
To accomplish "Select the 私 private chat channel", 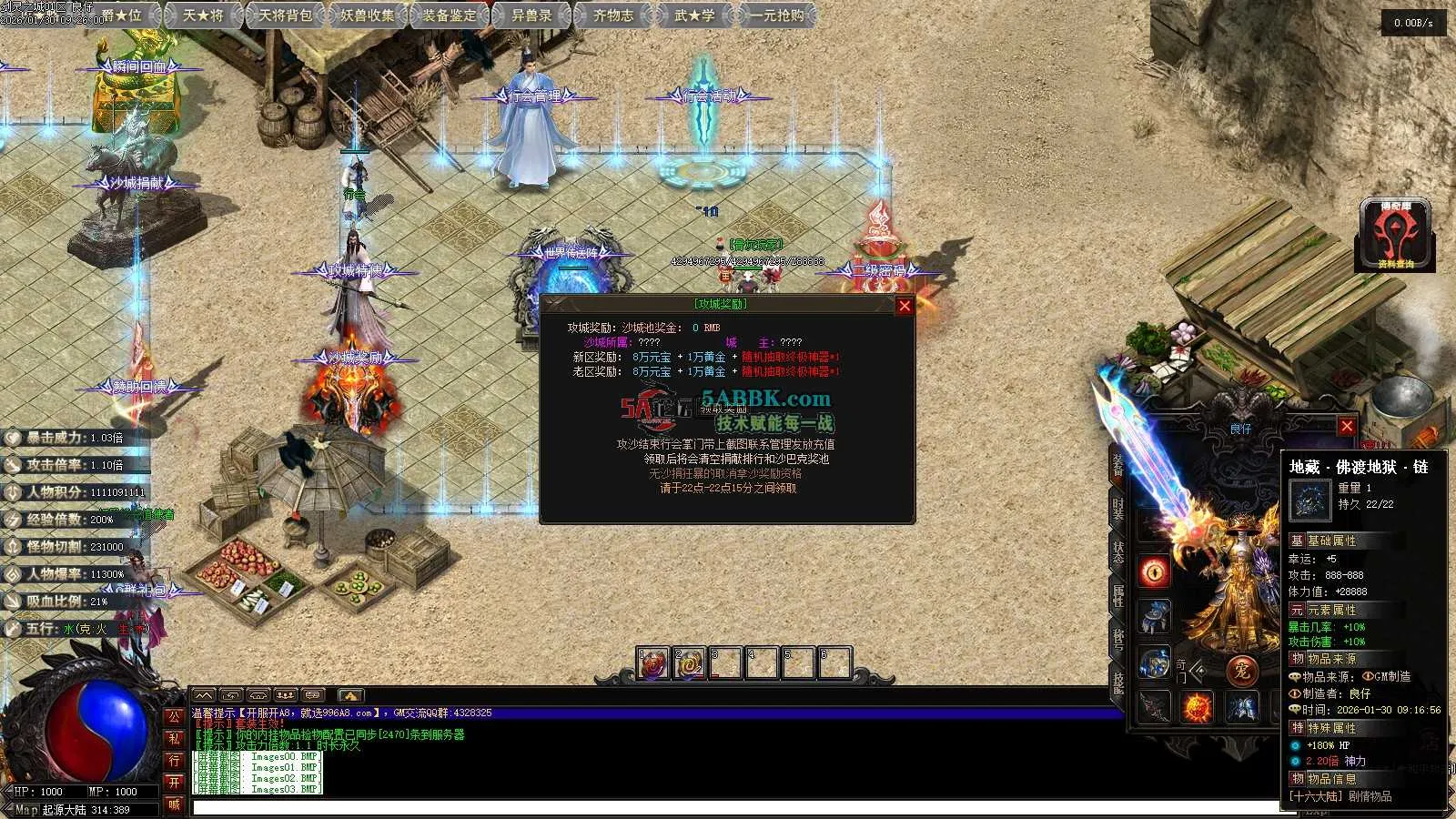I will pyautogui.click(x=174, y=739).
